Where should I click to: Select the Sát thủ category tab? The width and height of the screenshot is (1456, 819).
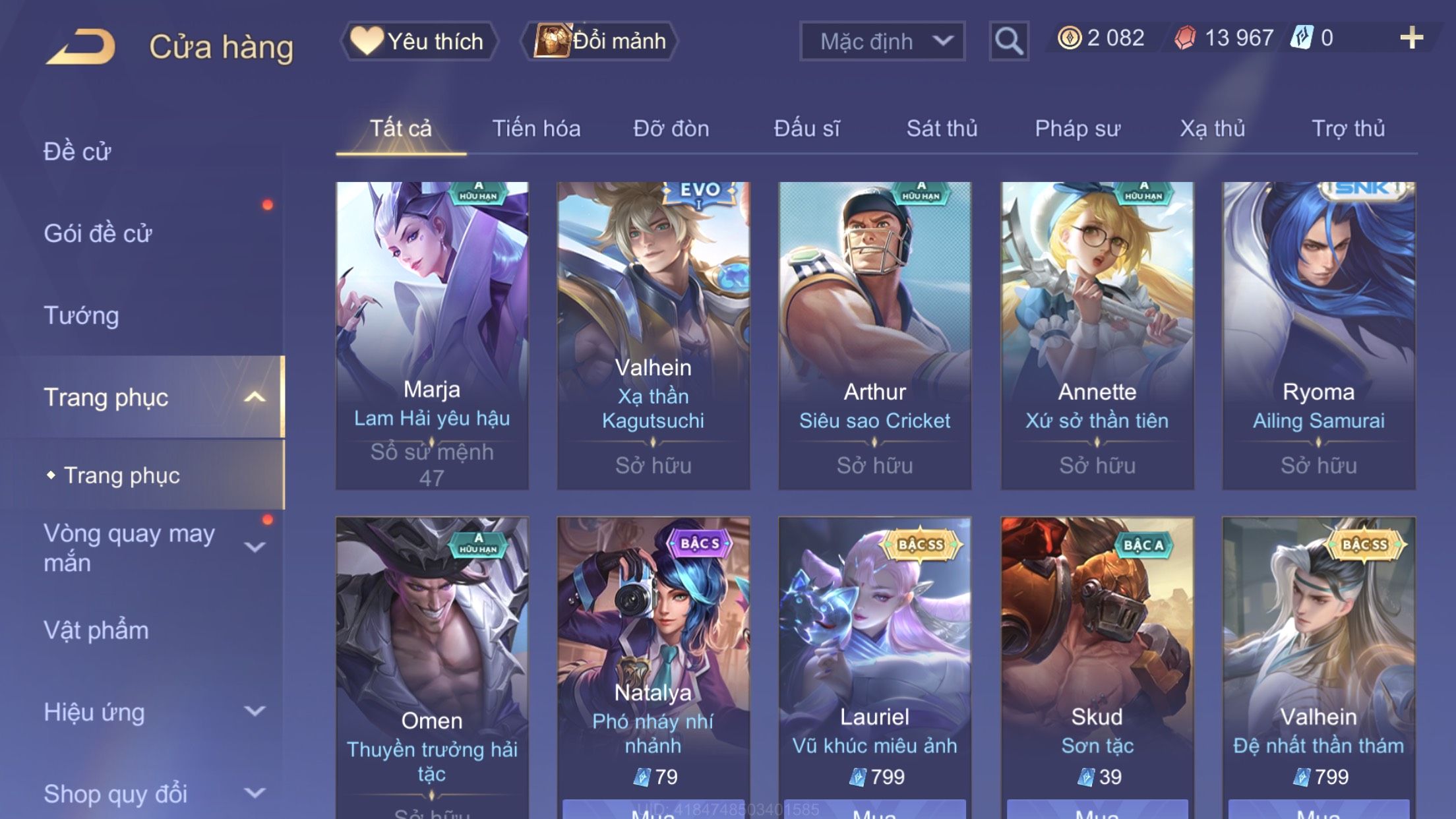click(x=942, y=129)
